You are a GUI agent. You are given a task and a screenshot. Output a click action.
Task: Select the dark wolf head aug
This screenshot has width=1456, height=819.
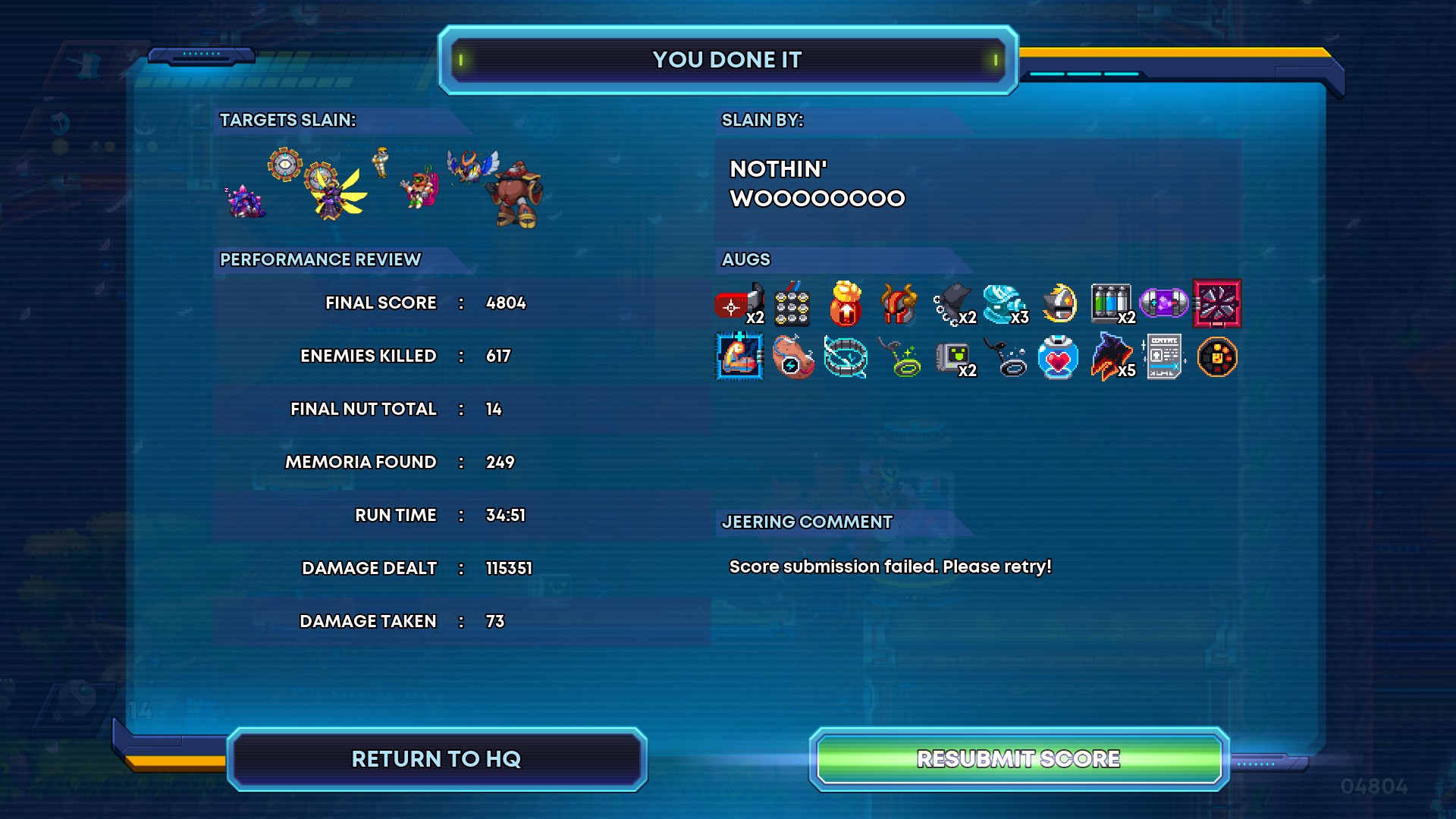1110,357
